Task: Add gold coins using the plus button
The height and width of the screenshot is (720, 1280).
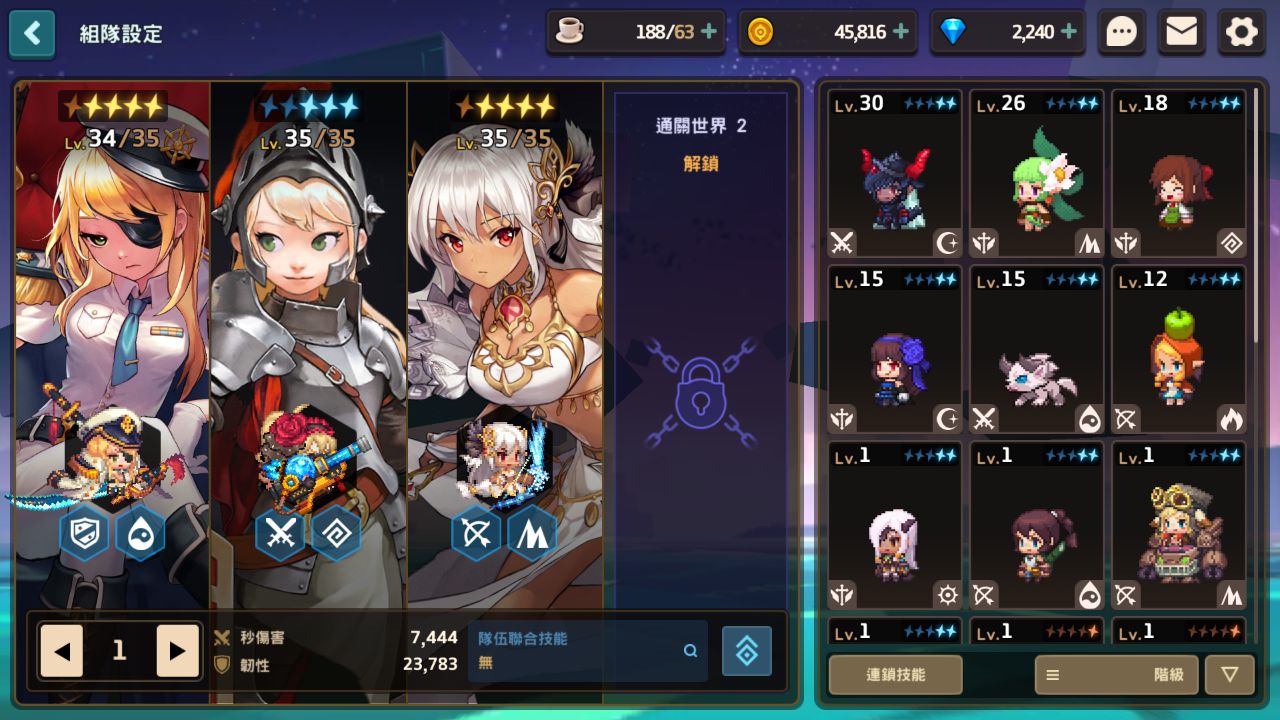Action: (900, 32)
